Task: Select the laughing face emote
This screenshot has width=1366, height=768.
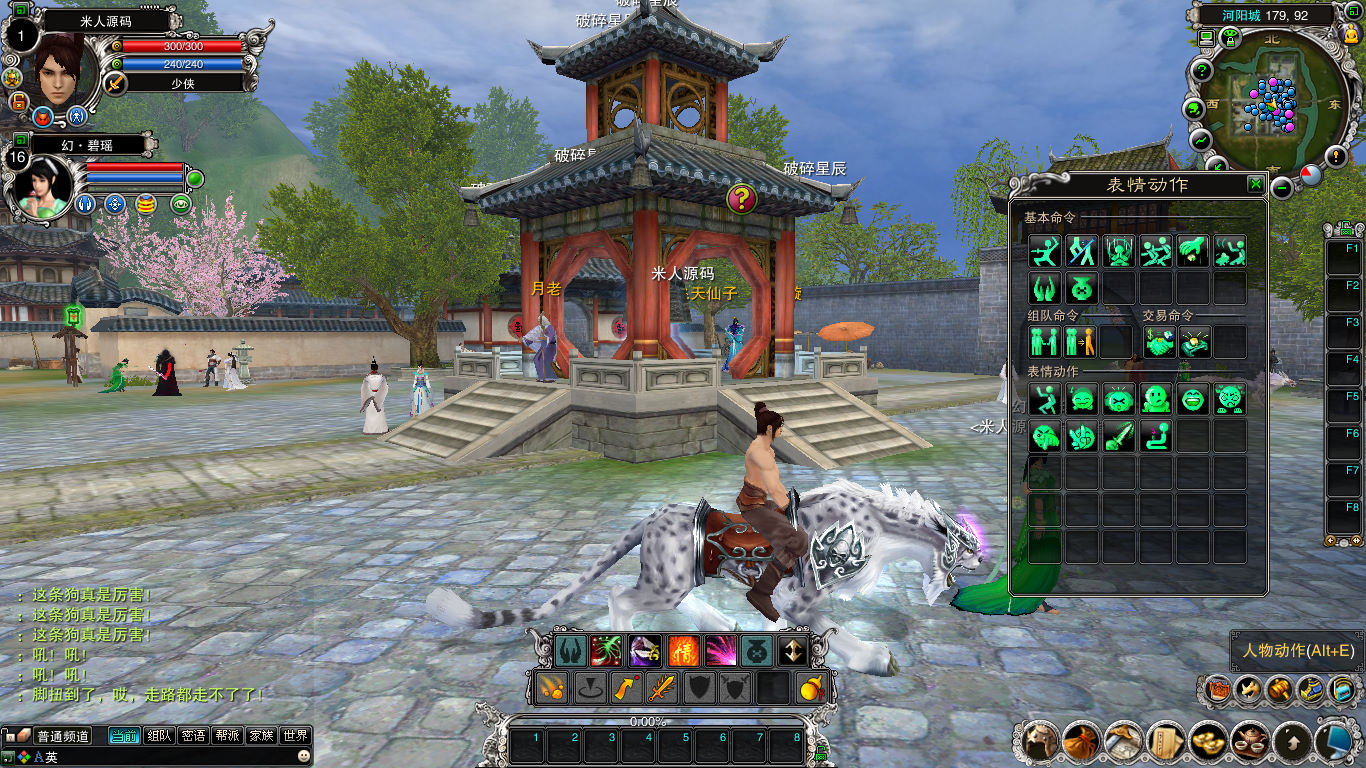Action: pyautogui.click(x=1193, y=399)
